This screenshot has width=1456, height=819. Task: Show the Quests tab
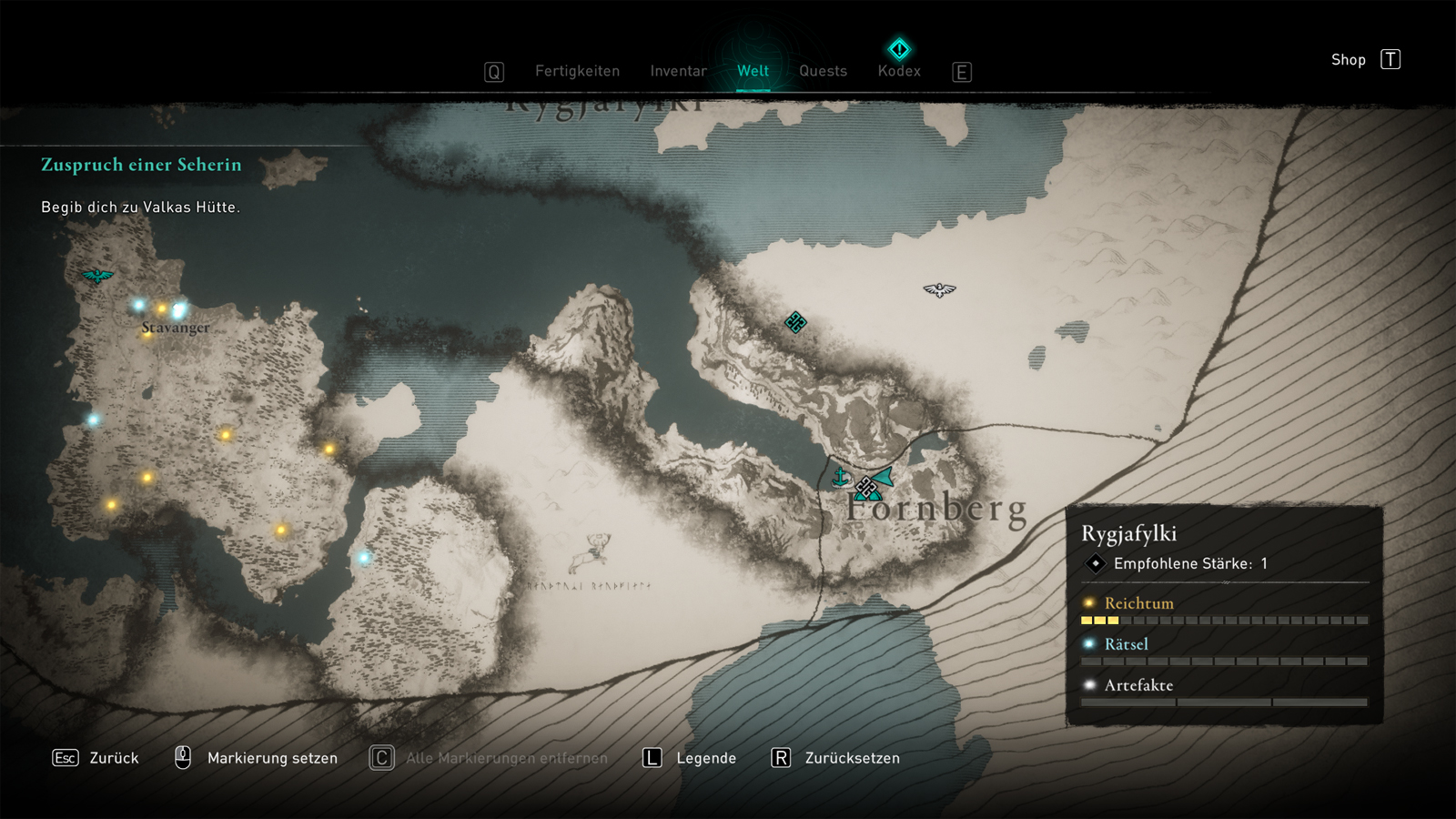823,71
